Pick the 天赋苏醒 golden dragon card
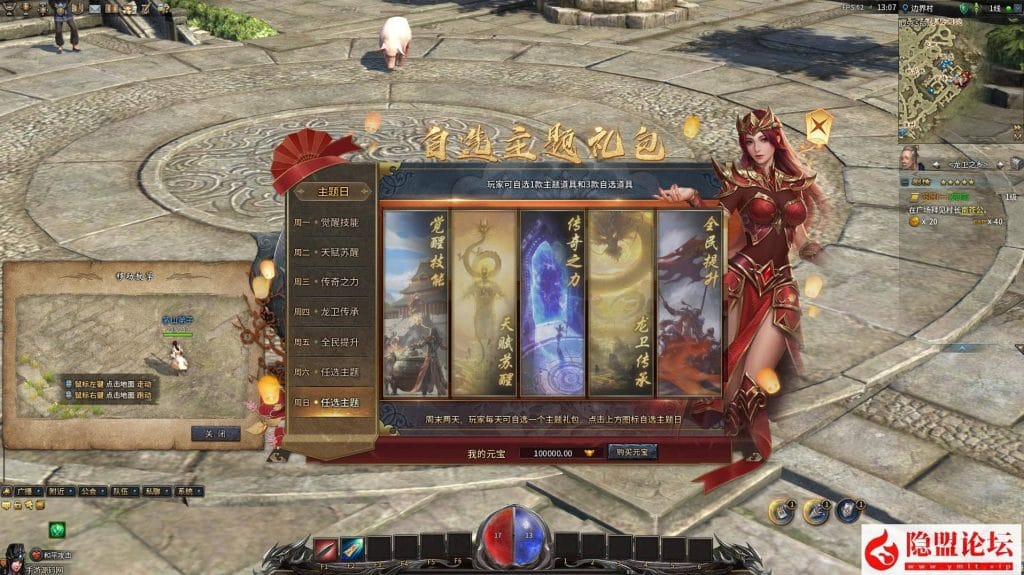Screen dimensions: 1024x575 tap(484, 303)
